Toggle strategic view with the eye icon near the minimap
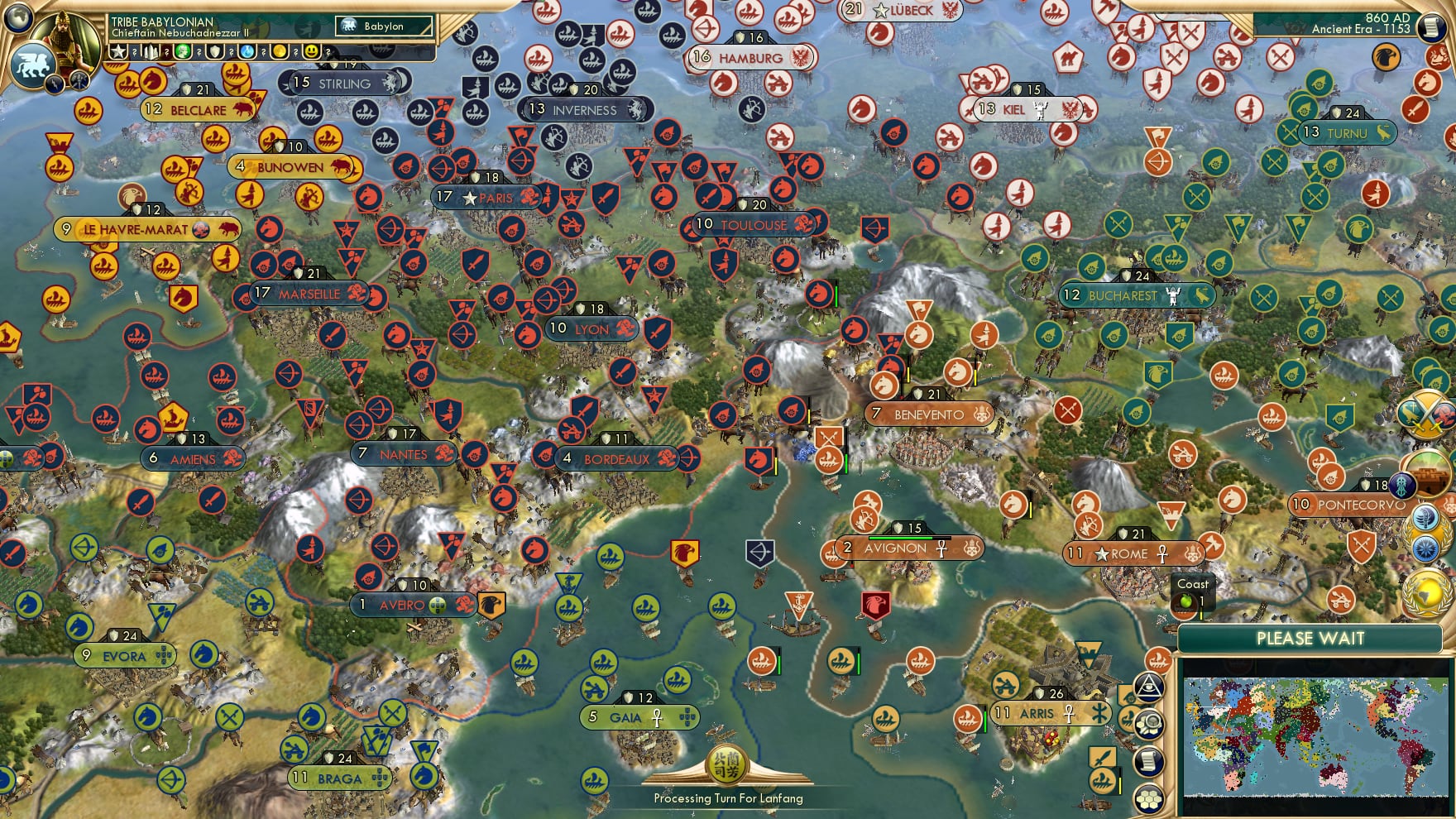1456x819 pixels. [x=1147, y=687]
